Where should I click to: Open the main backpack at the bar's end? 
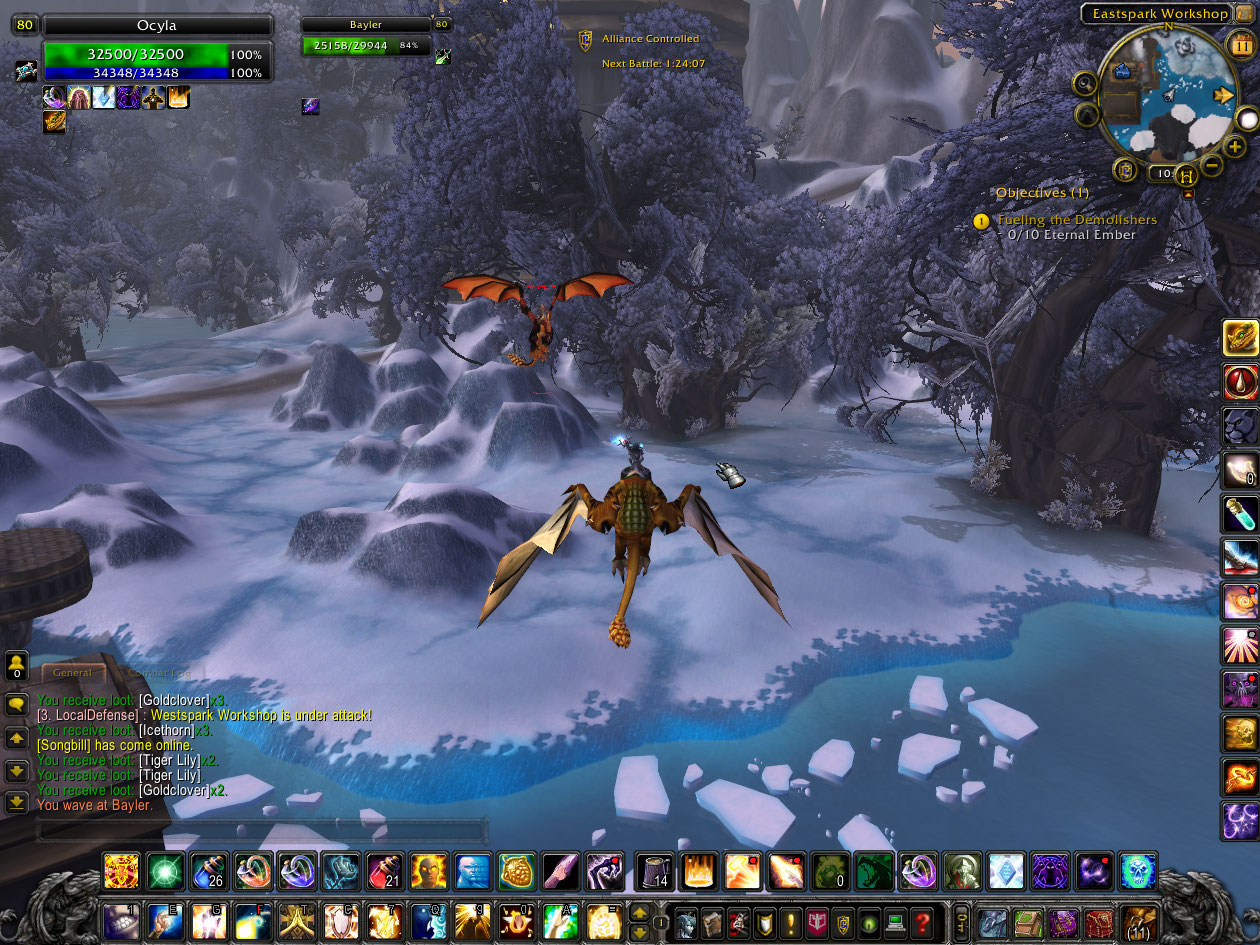(x=1138, y=920)
